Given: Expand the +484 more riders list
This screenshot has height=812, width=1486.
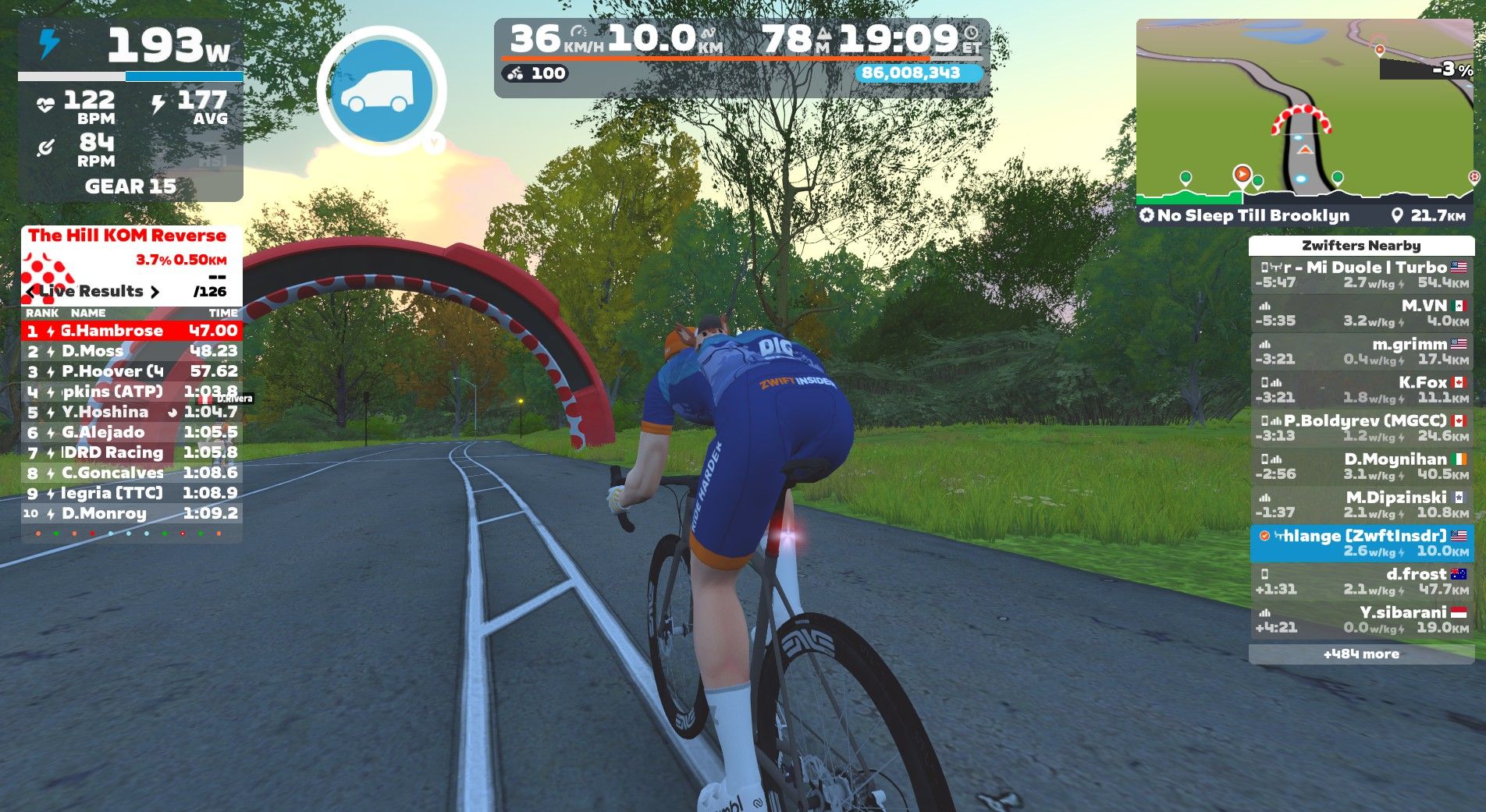Looking at the screenshot, I should click(x=1361, y=654).
